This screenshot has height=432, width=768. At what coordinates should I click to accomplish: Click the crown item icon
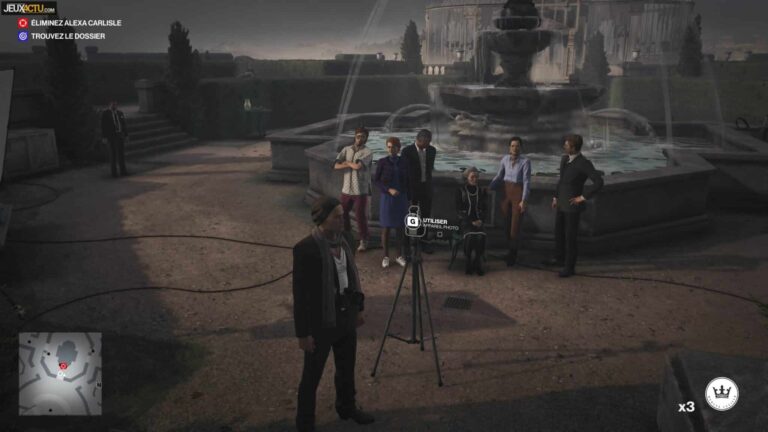(721, 394)
